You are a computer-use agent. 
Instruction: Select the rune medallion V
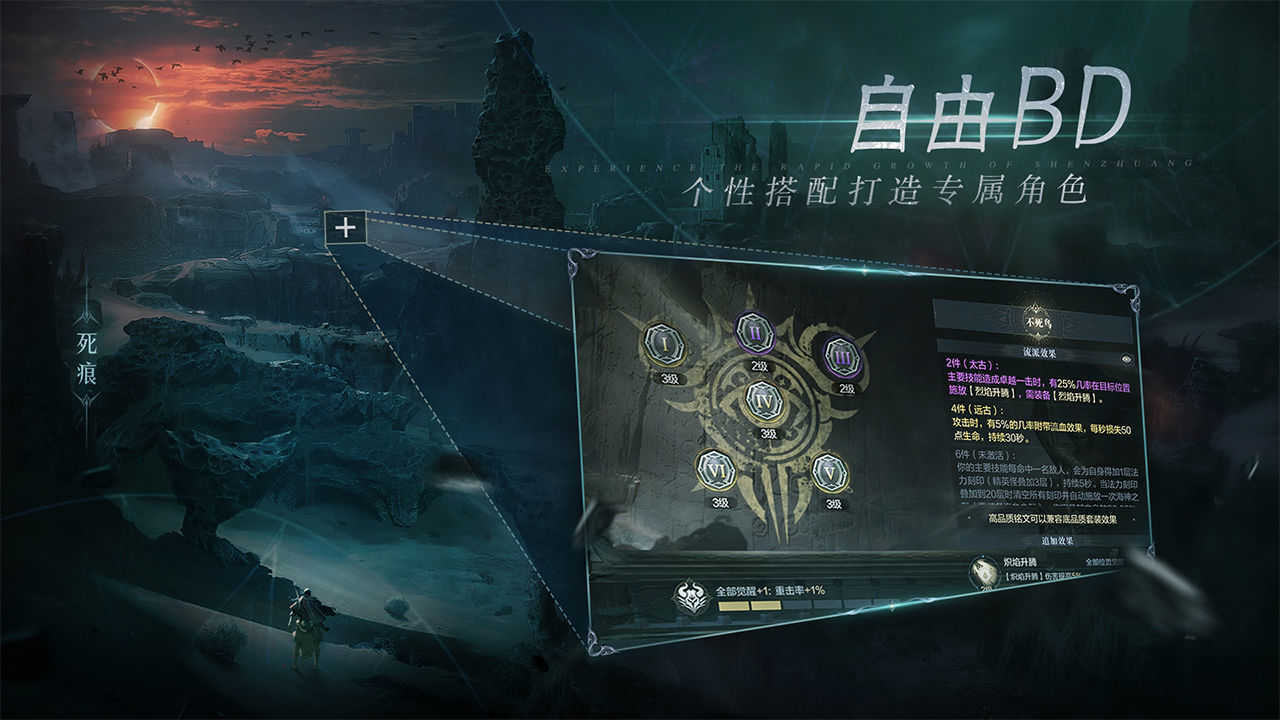click(x=829, y=472)
